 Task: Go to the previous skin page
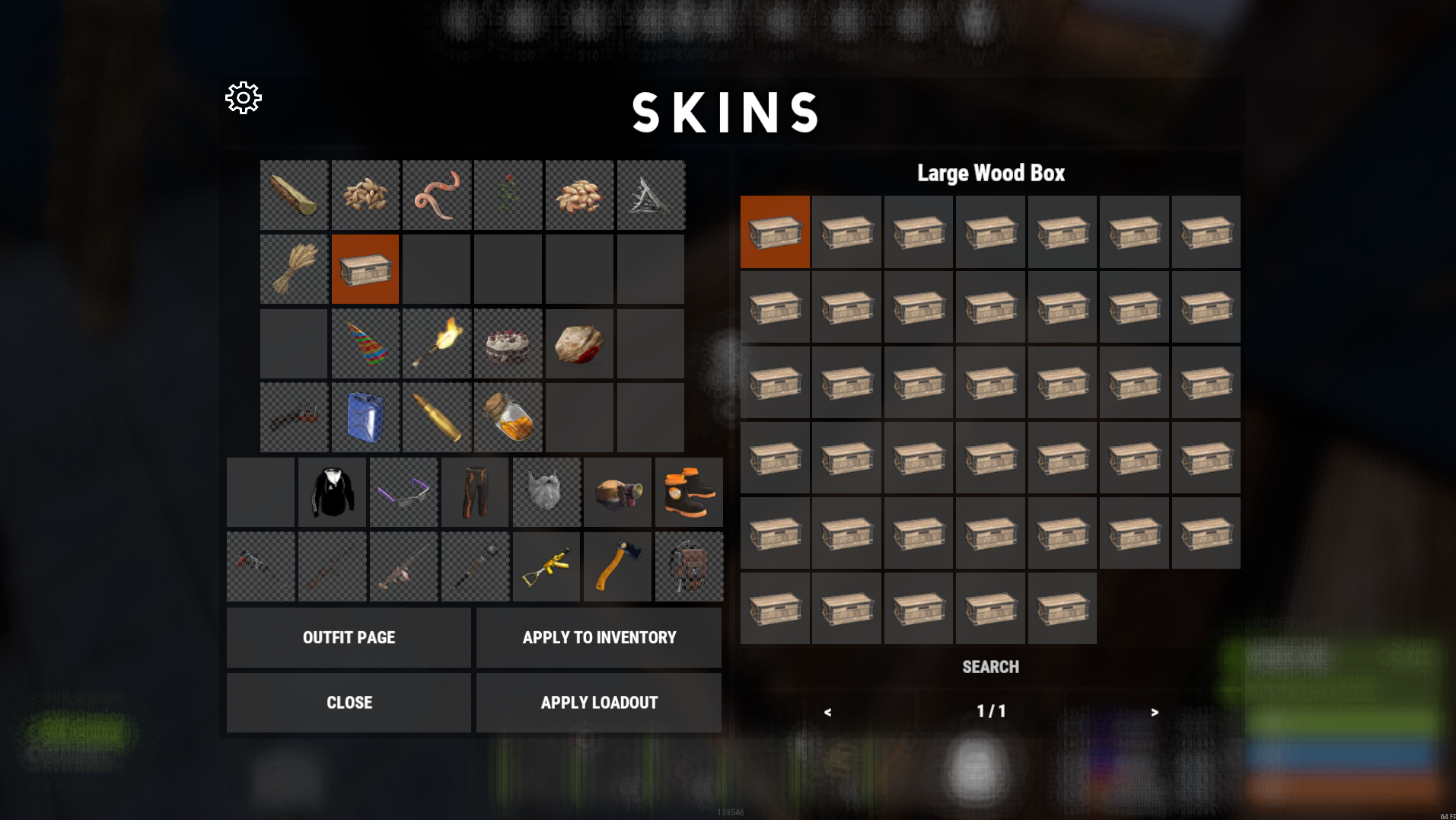tap(827, 712)
